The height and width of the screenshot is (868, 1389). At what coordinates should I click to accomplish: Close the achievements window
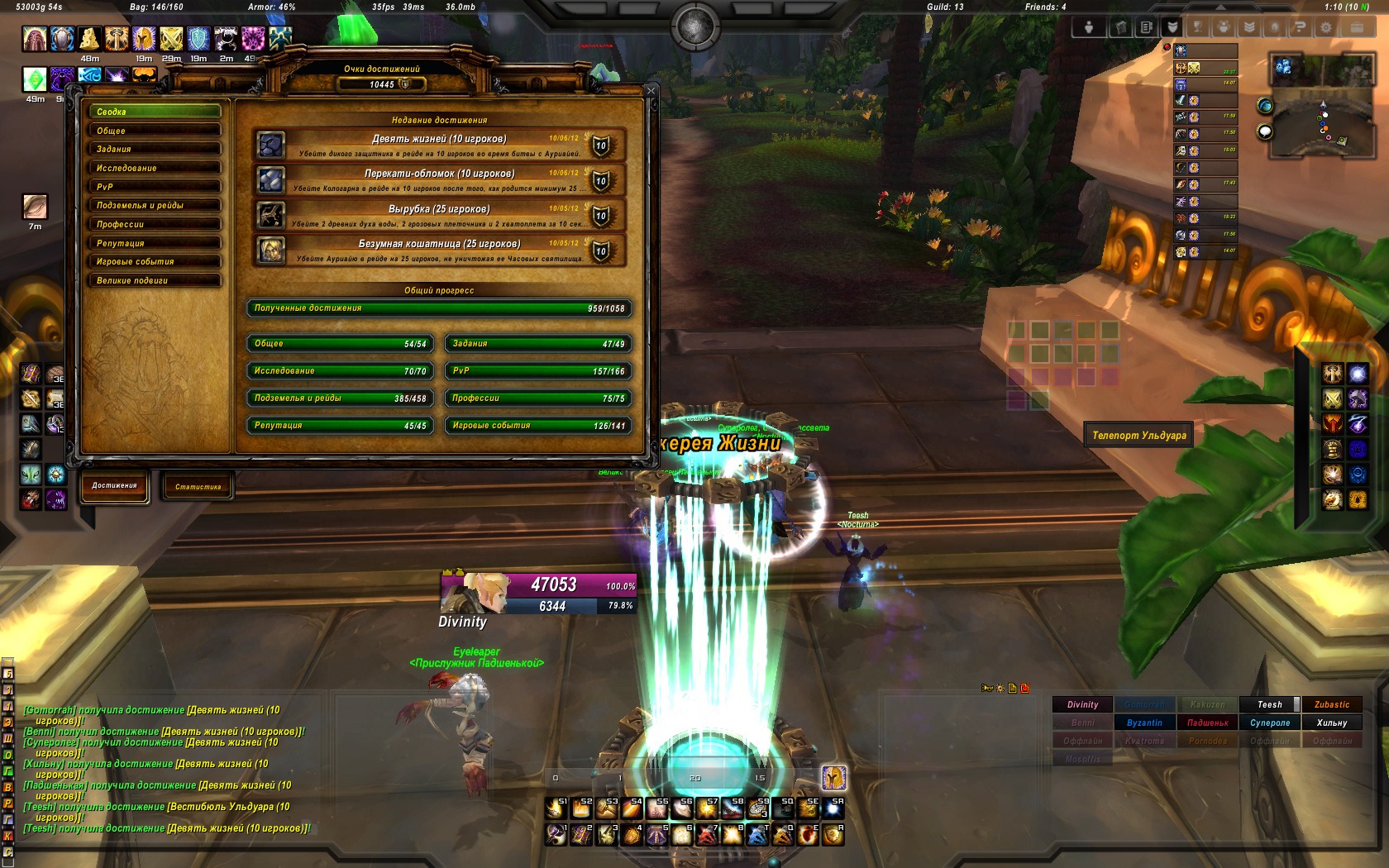coord(651,91)
